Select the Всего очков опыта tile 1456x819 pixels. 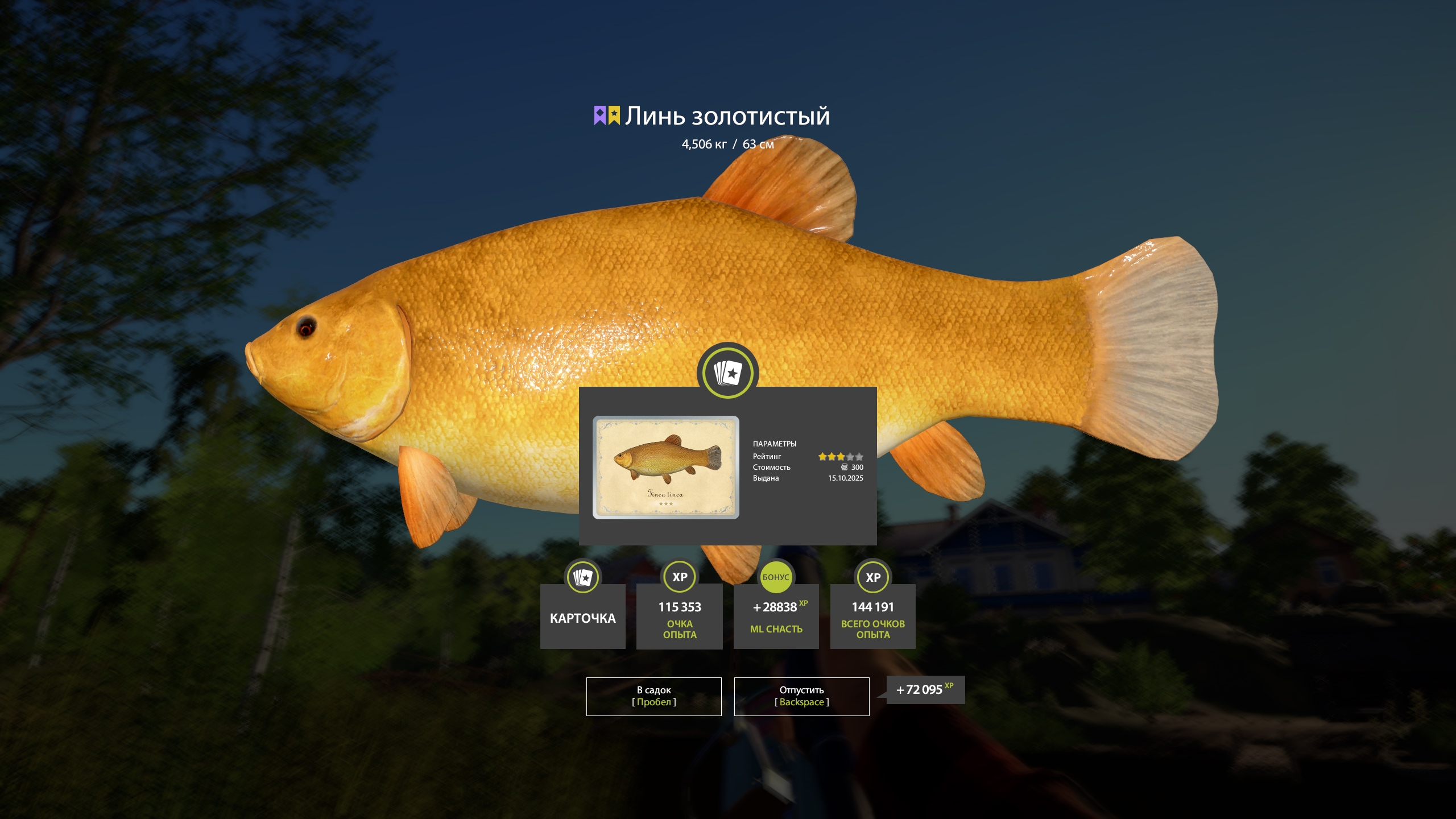tap(872, 617)
